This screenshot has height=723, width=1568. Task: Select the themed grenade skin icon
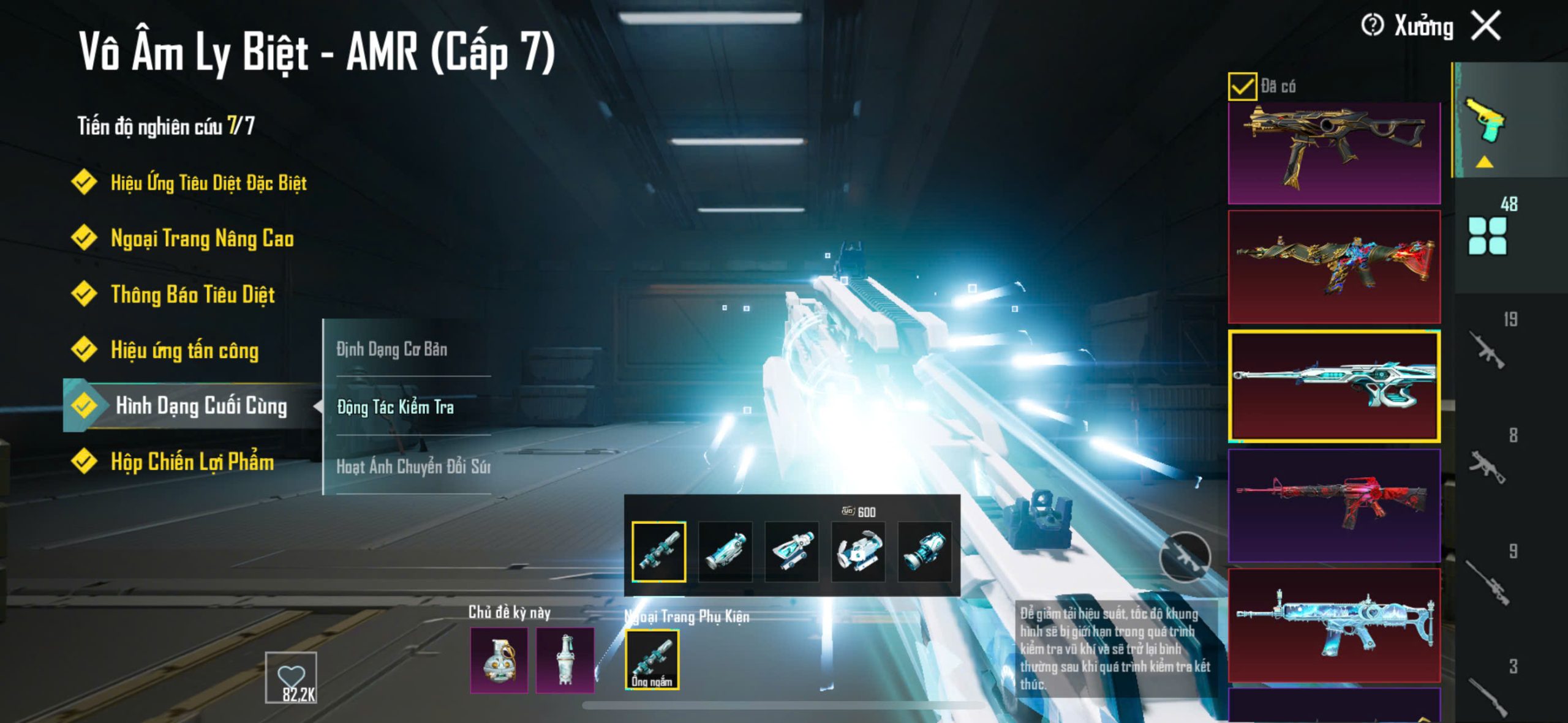pyautogui.click(x=499, y=660)
